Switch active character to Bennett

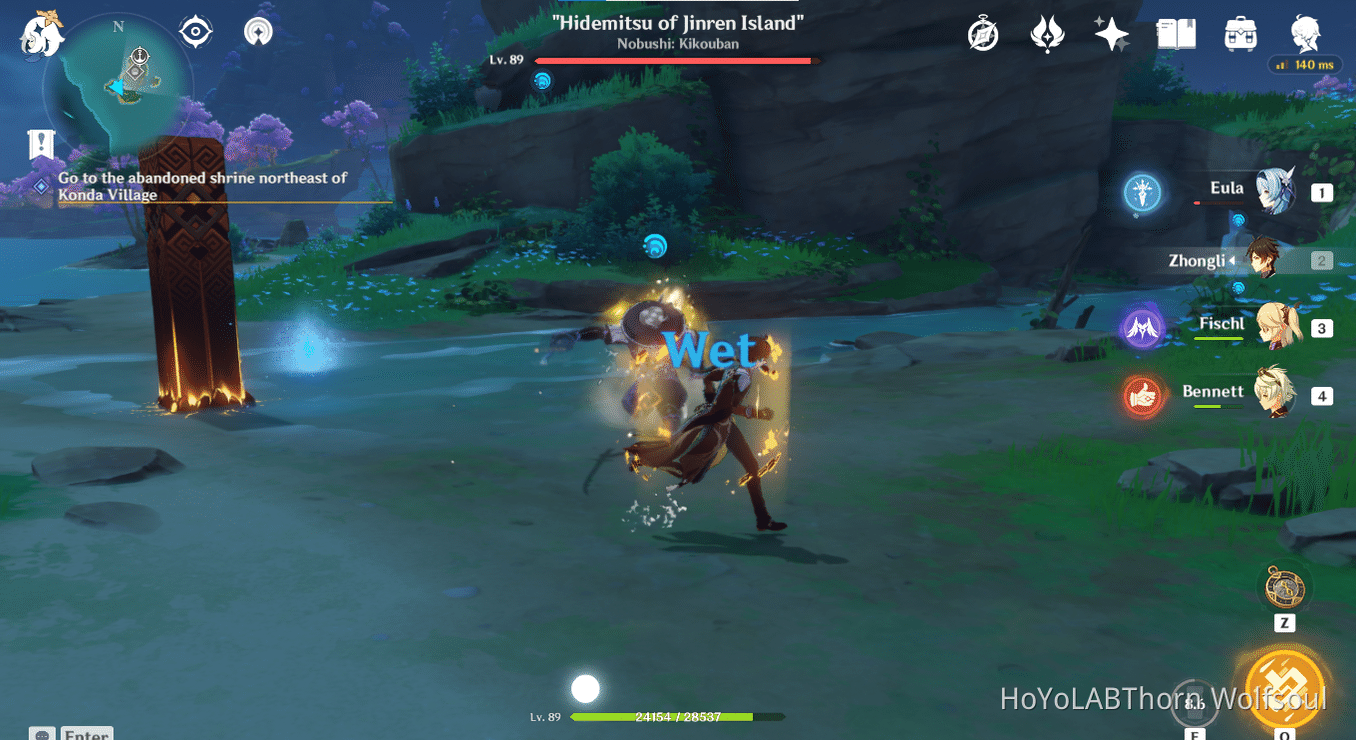[x=1279, y=395]
